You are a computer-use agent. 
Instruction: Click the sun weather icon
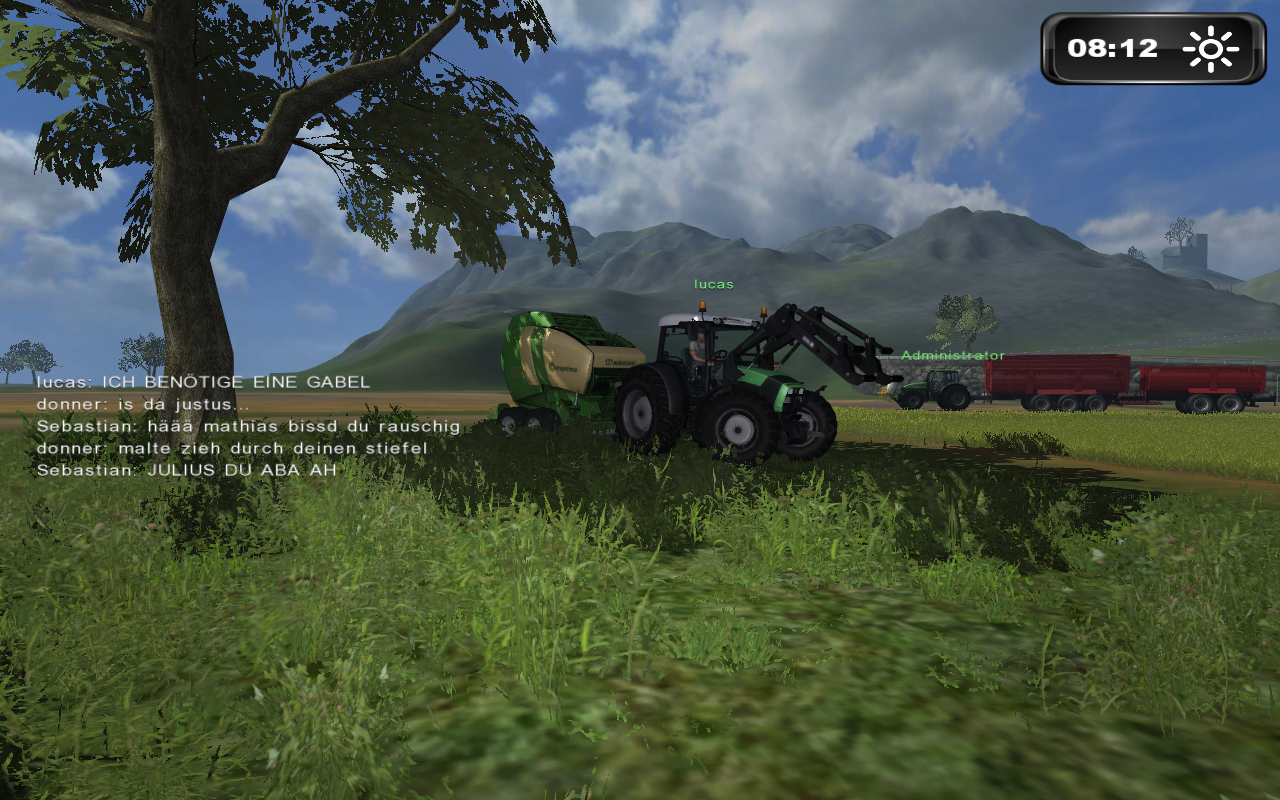tap(1210, 49)
